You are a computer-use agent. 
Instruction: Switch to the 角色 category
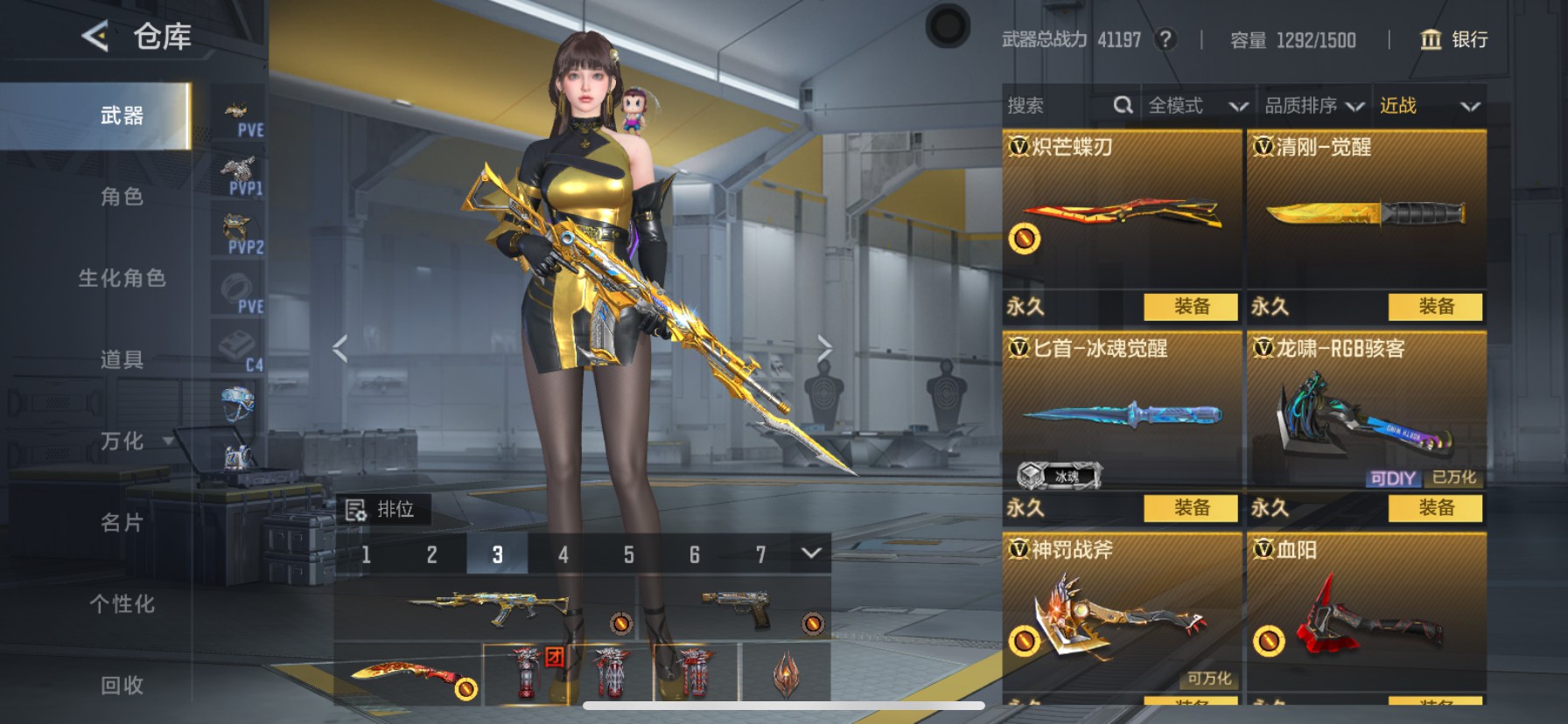122,197
